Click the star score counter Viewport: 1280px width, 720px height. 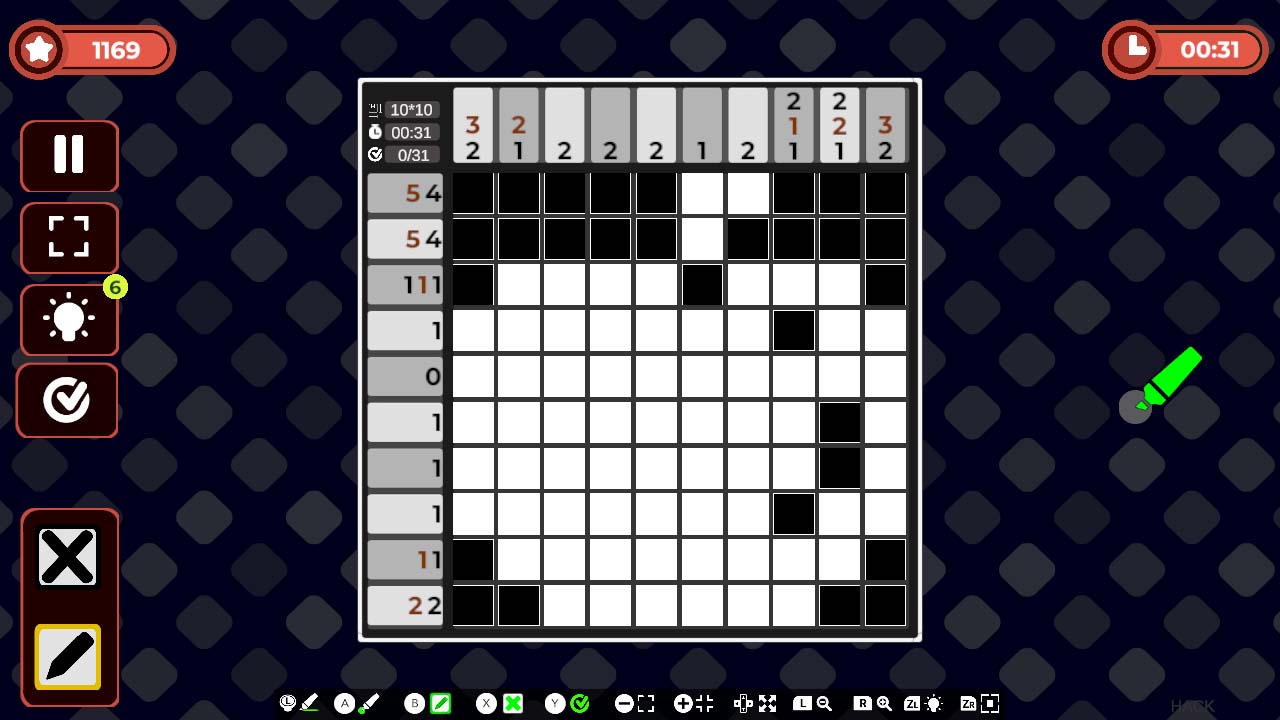click(x=92, y=49)
